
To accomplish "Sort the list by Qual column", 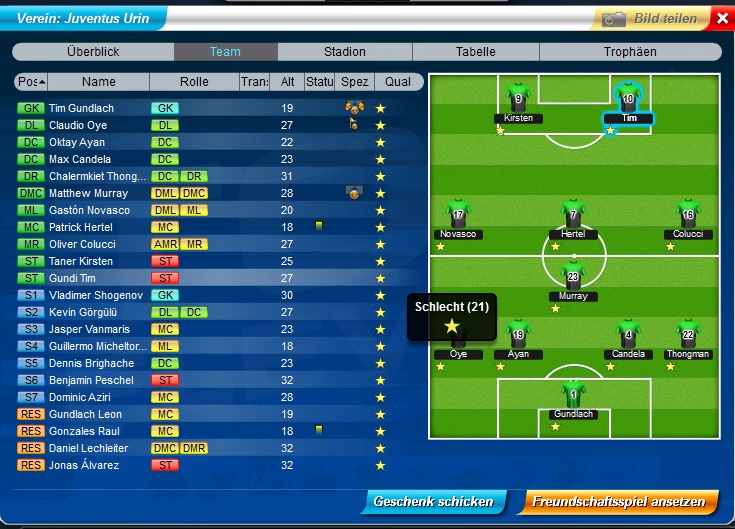I will coord(397,82).
